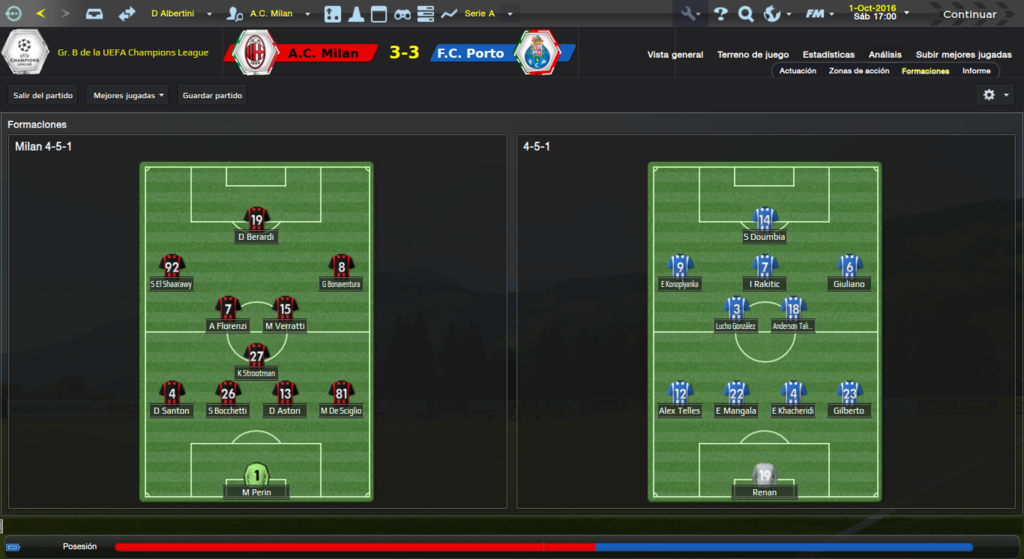Open Subir mejores jugadas
This screenshot has width=1024, height=559.
pyautogui.click(x=963, y=55)
